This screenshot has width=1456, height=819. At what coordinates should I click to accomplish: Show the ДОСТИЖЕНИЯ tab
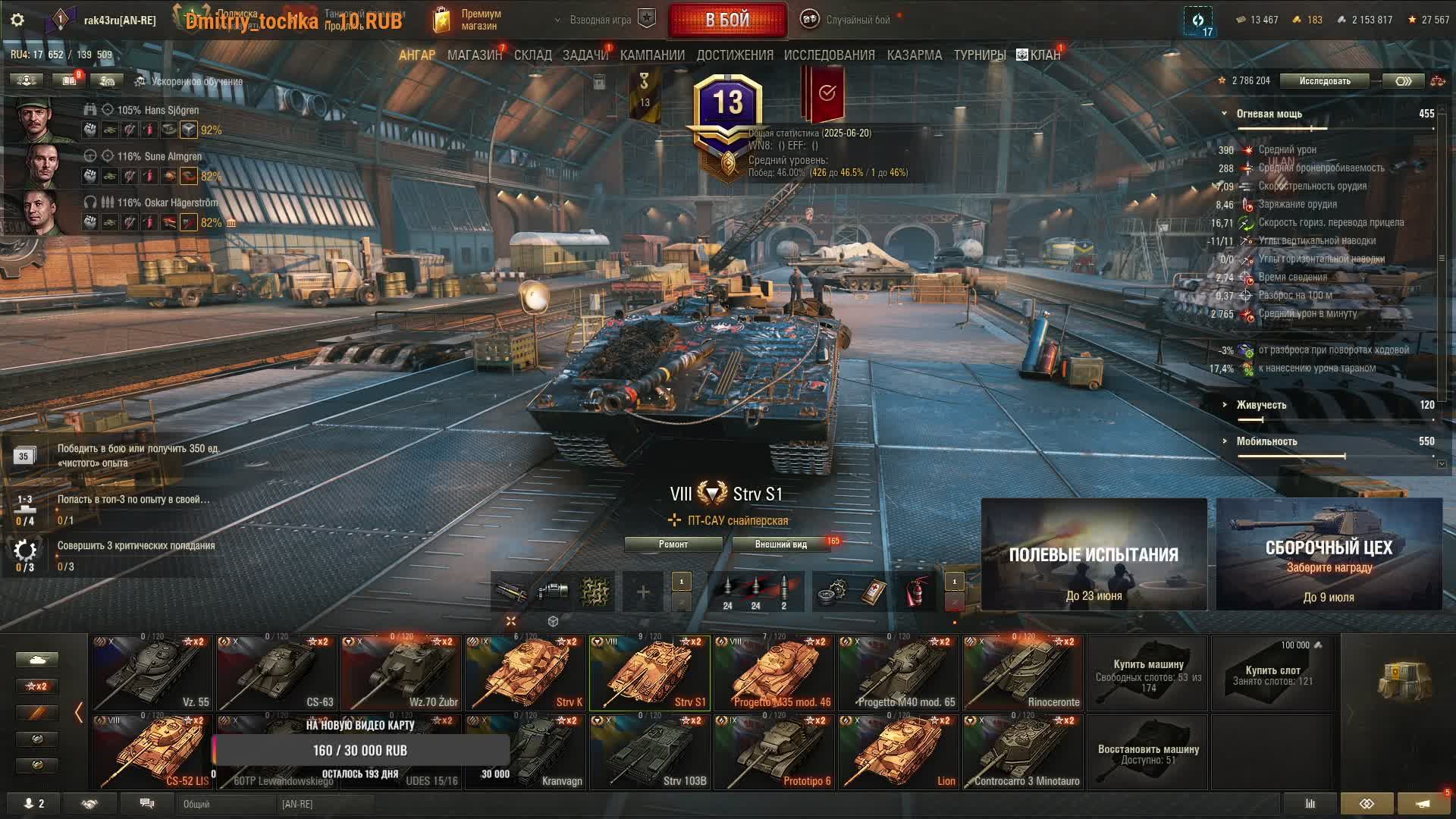click(x=735, y=55)
